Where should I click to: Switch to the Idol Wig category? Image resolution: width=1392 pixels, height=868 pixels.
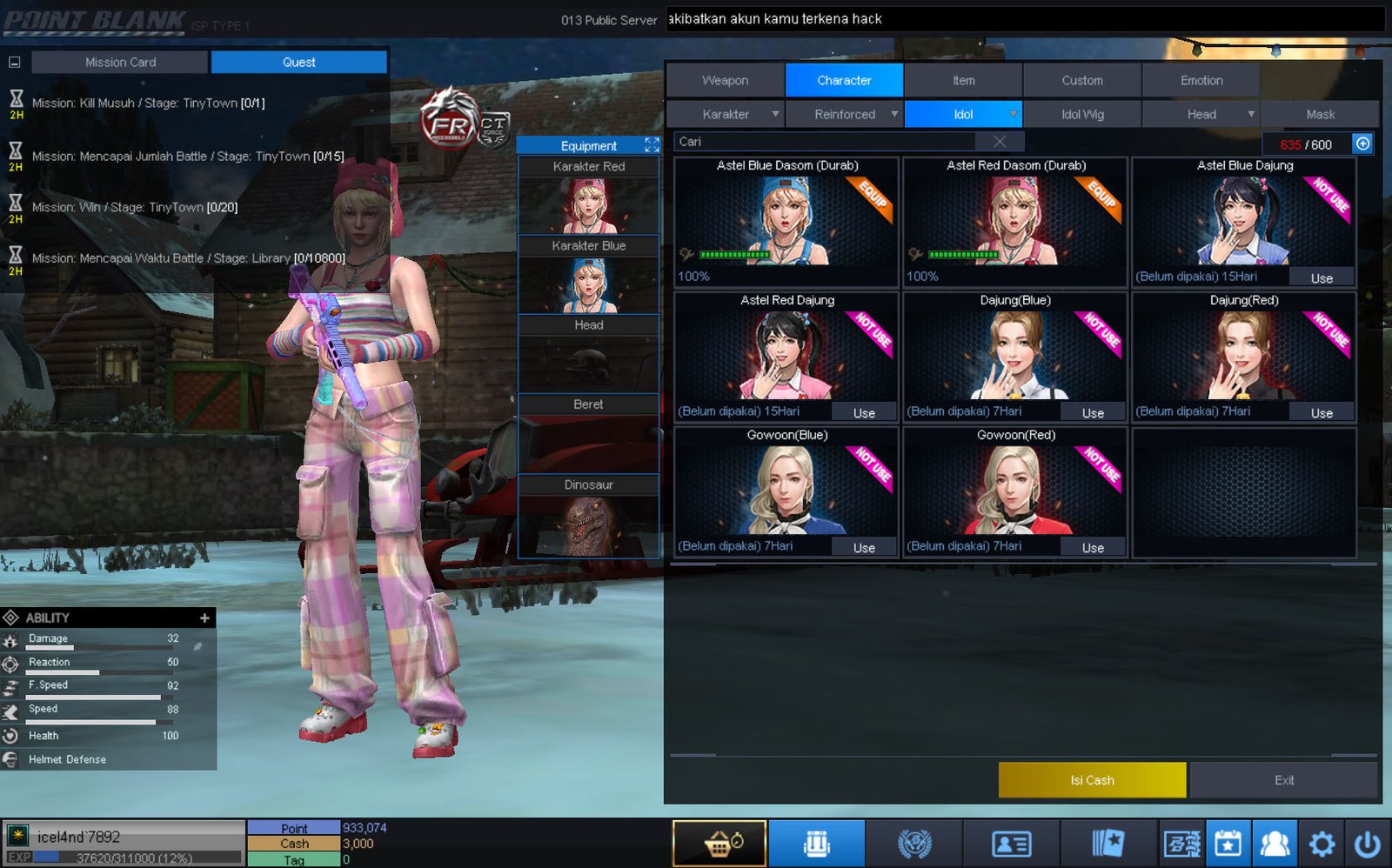(x=1082, y=114)
